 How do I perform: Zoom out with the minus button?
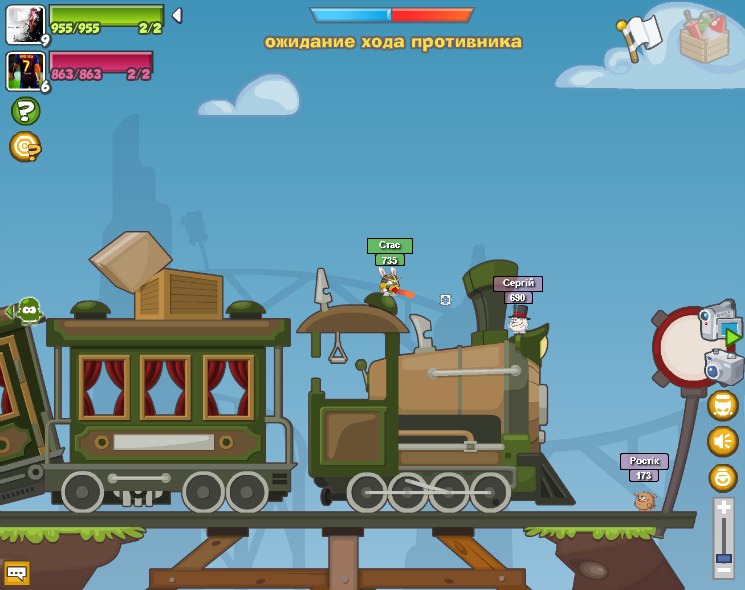[x=723, y=568]
